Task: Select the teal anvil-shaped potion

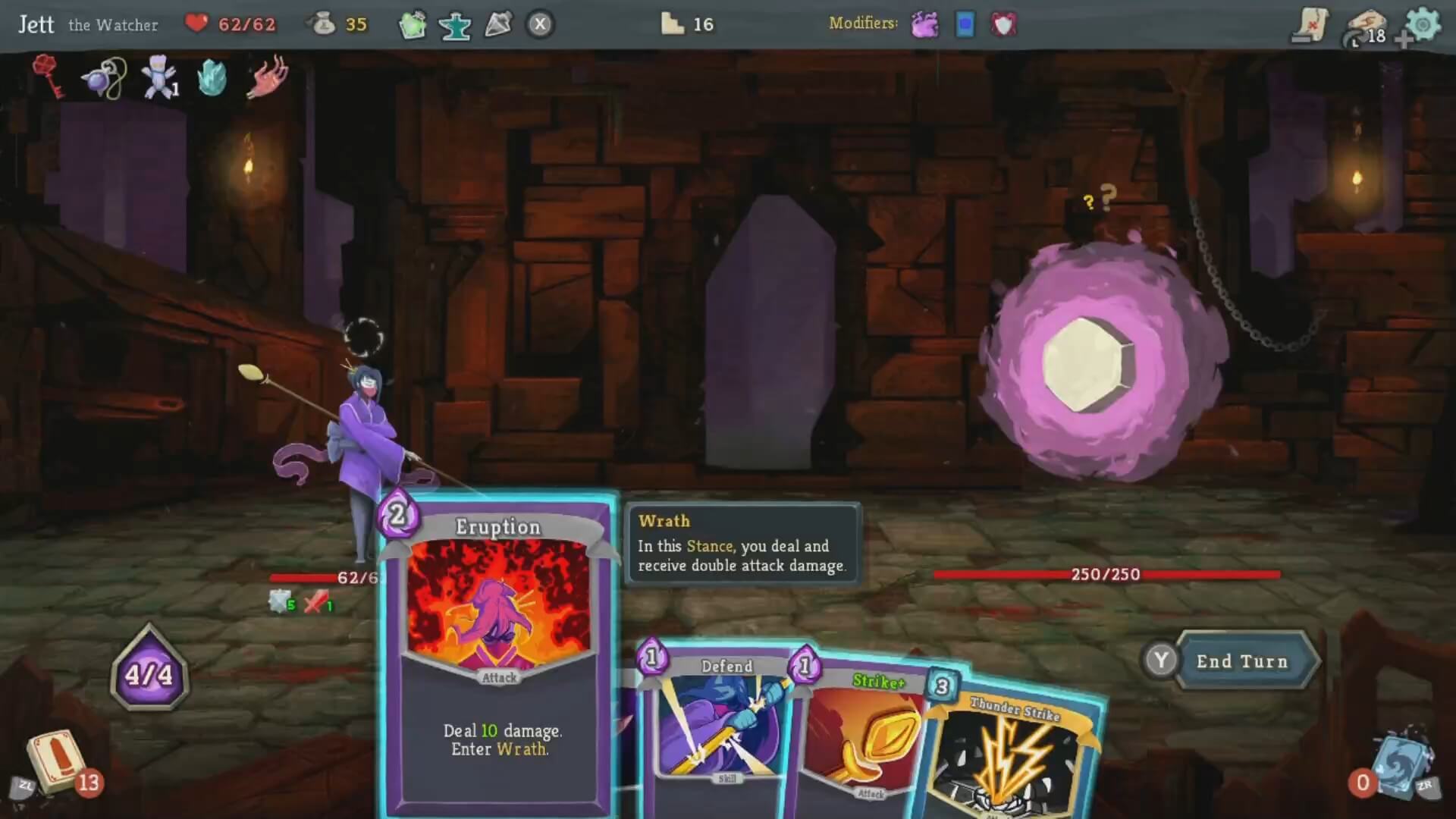Action: coord(455,24)
